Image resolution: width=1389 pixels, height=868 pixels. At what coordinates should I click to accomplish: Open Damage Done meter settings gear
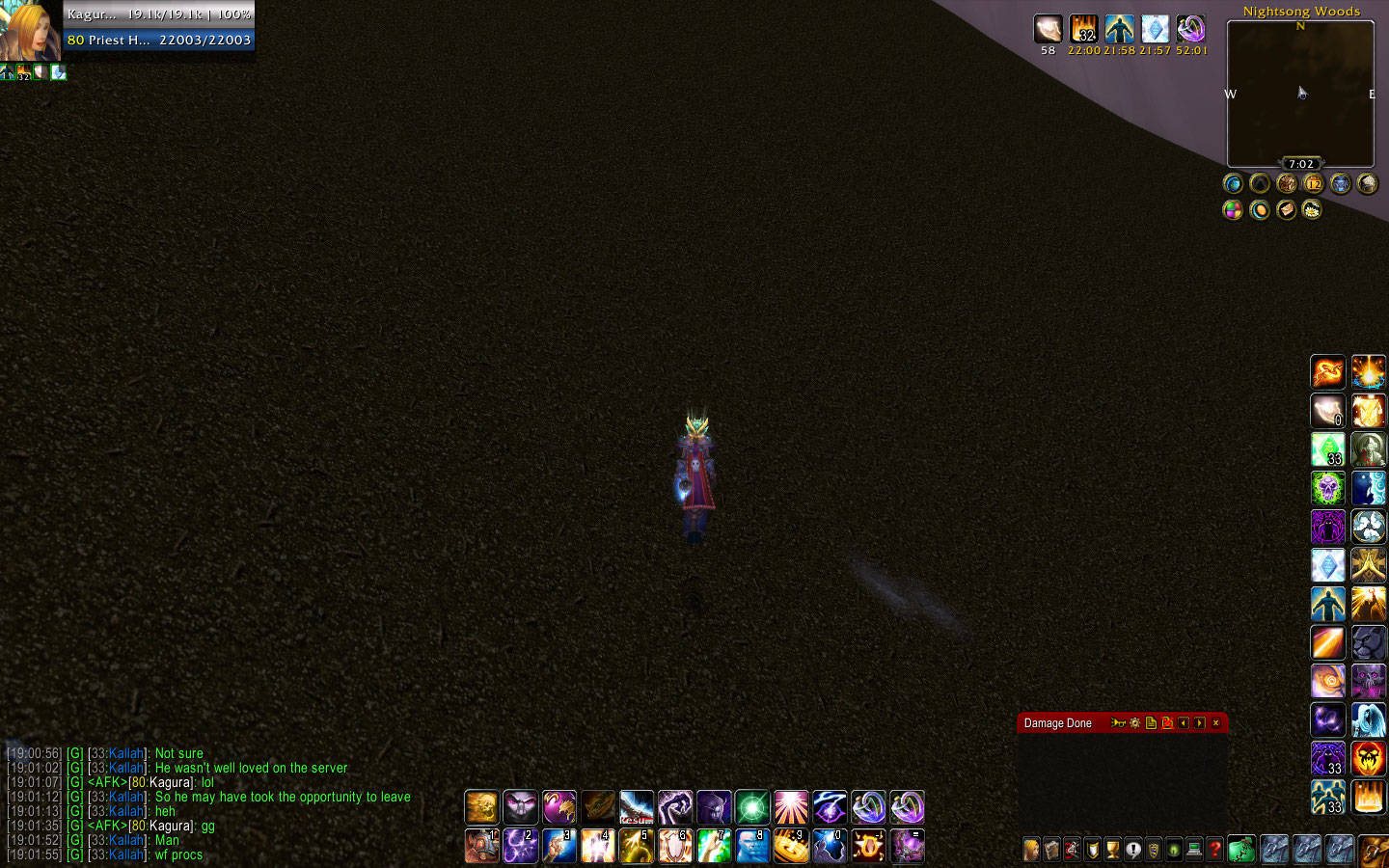1134,723
